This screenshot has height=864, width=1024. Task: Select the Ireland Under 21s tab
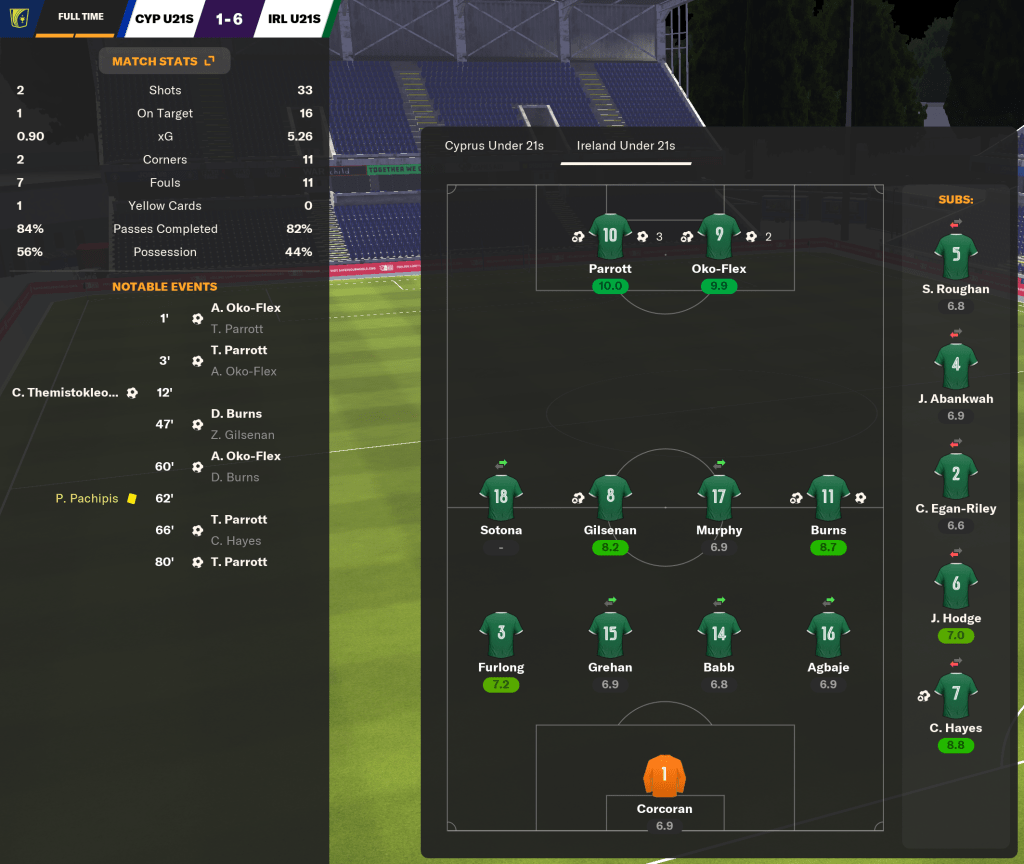pyautogui.click(x=626, y=146)
